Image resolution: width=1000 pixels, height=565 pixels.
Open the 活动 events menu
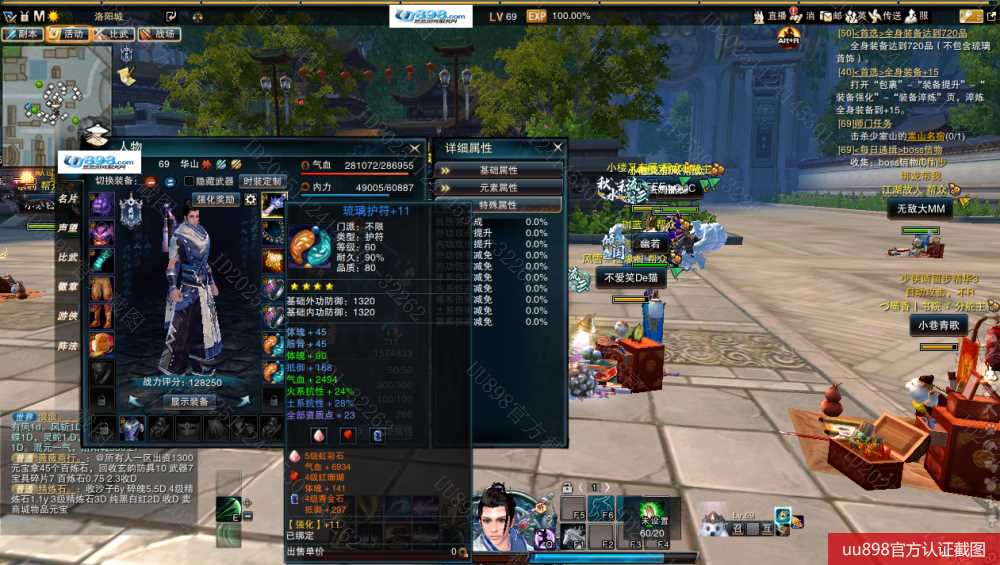coord(68,33)
